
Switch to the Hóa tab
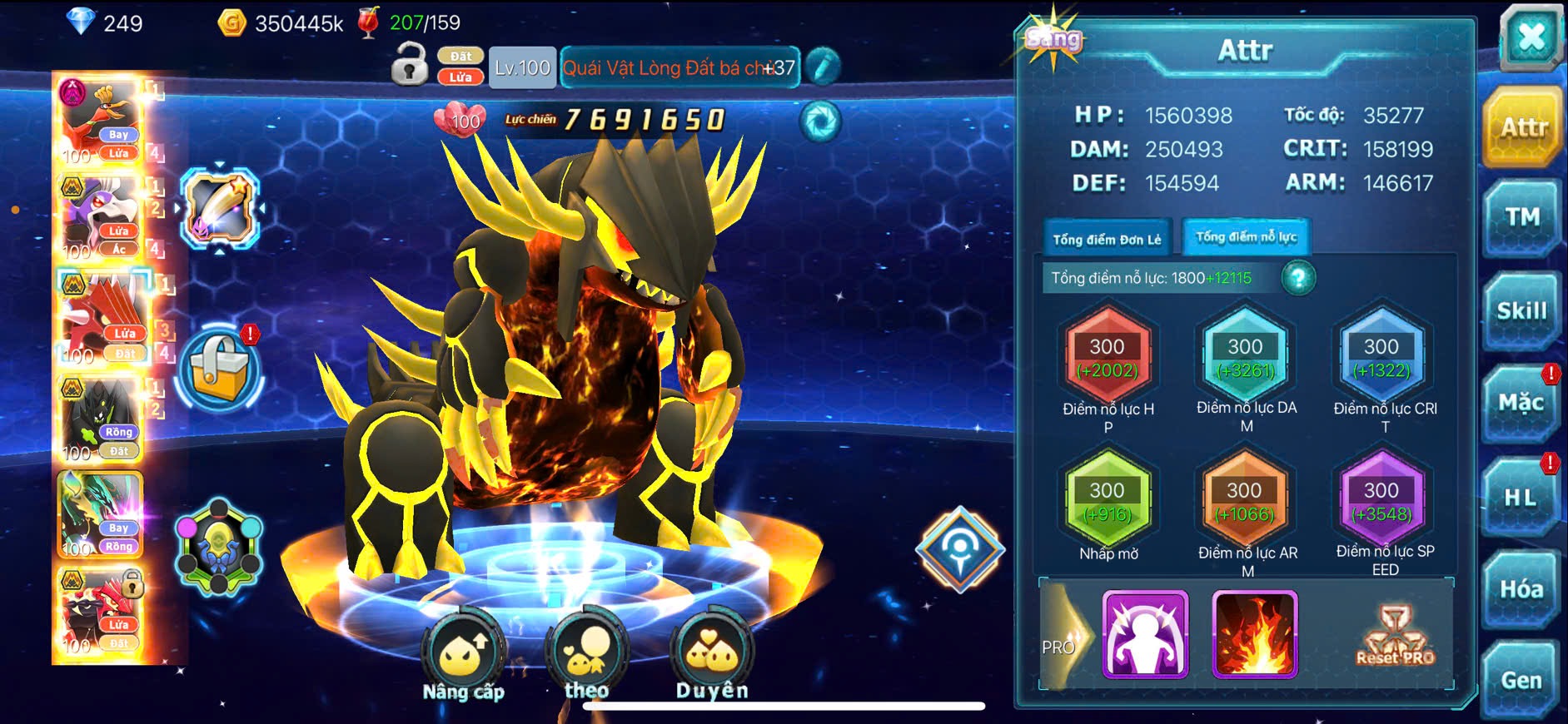[1521, 589]
